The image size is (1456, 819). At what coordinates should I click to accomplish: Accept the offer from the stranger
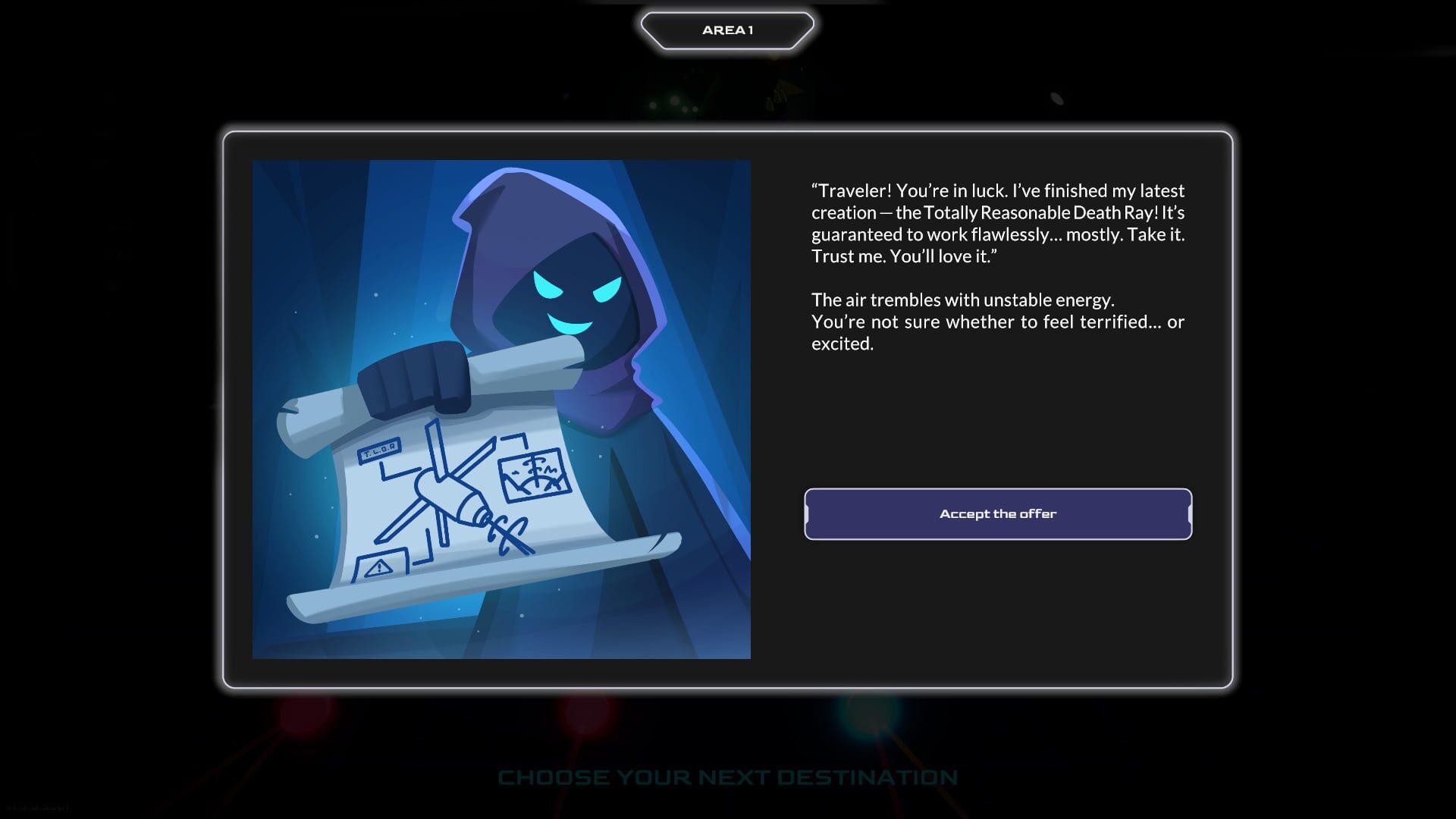[x=996, y=513]
